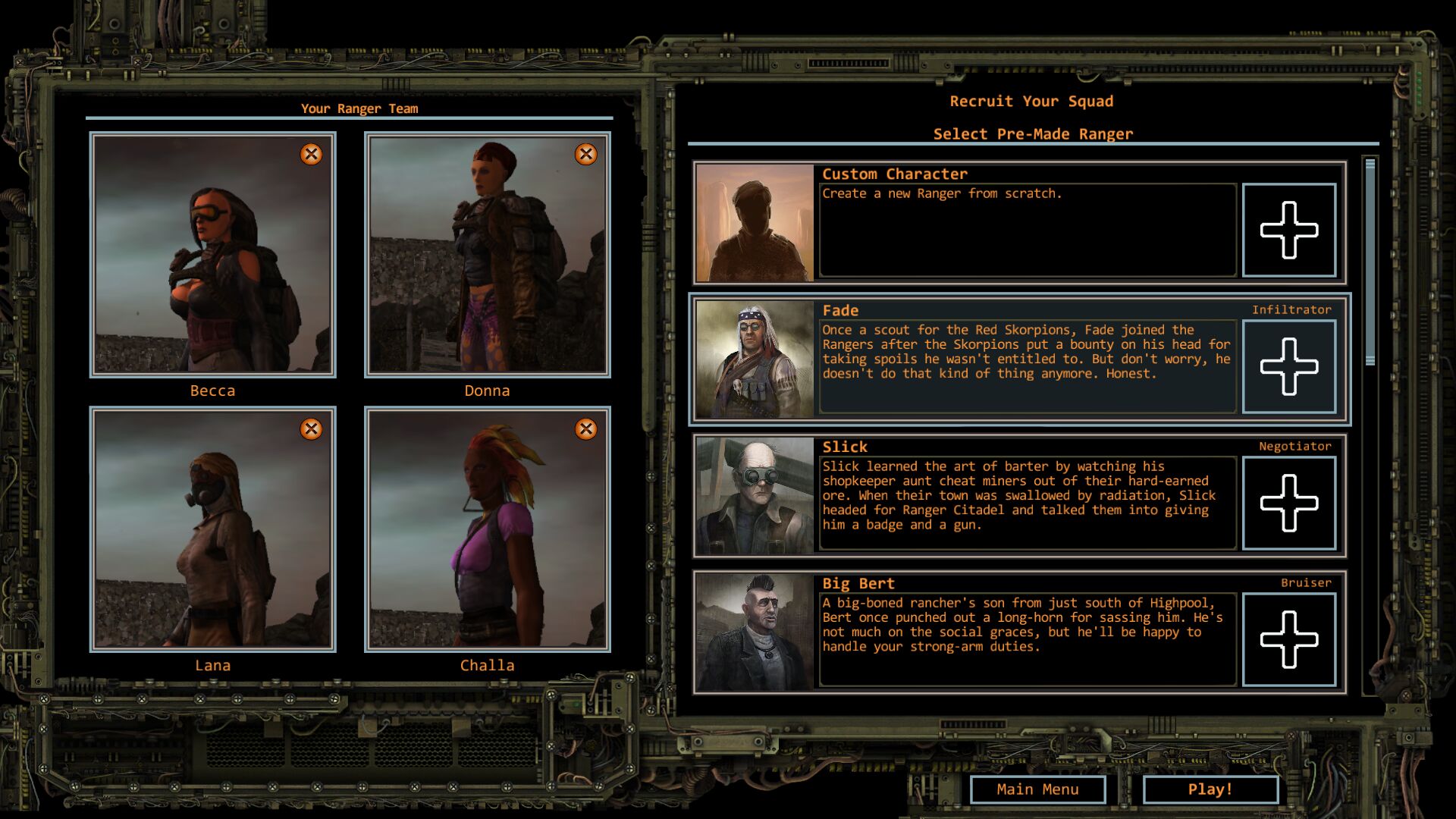1456x819 pixels.
Task: Remove Donna from the ranger team
Action: [585, 155]
